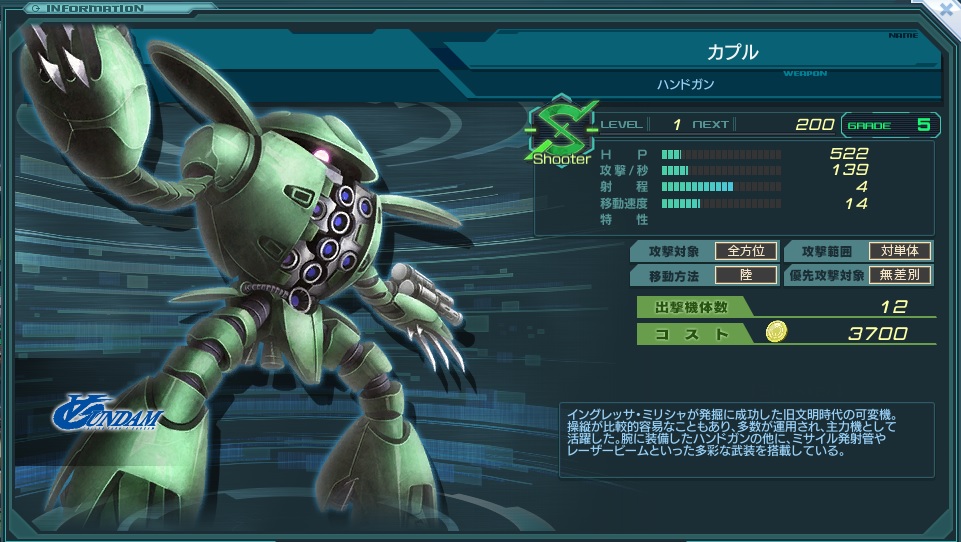Close the information panel with the X

coord(948,7)
